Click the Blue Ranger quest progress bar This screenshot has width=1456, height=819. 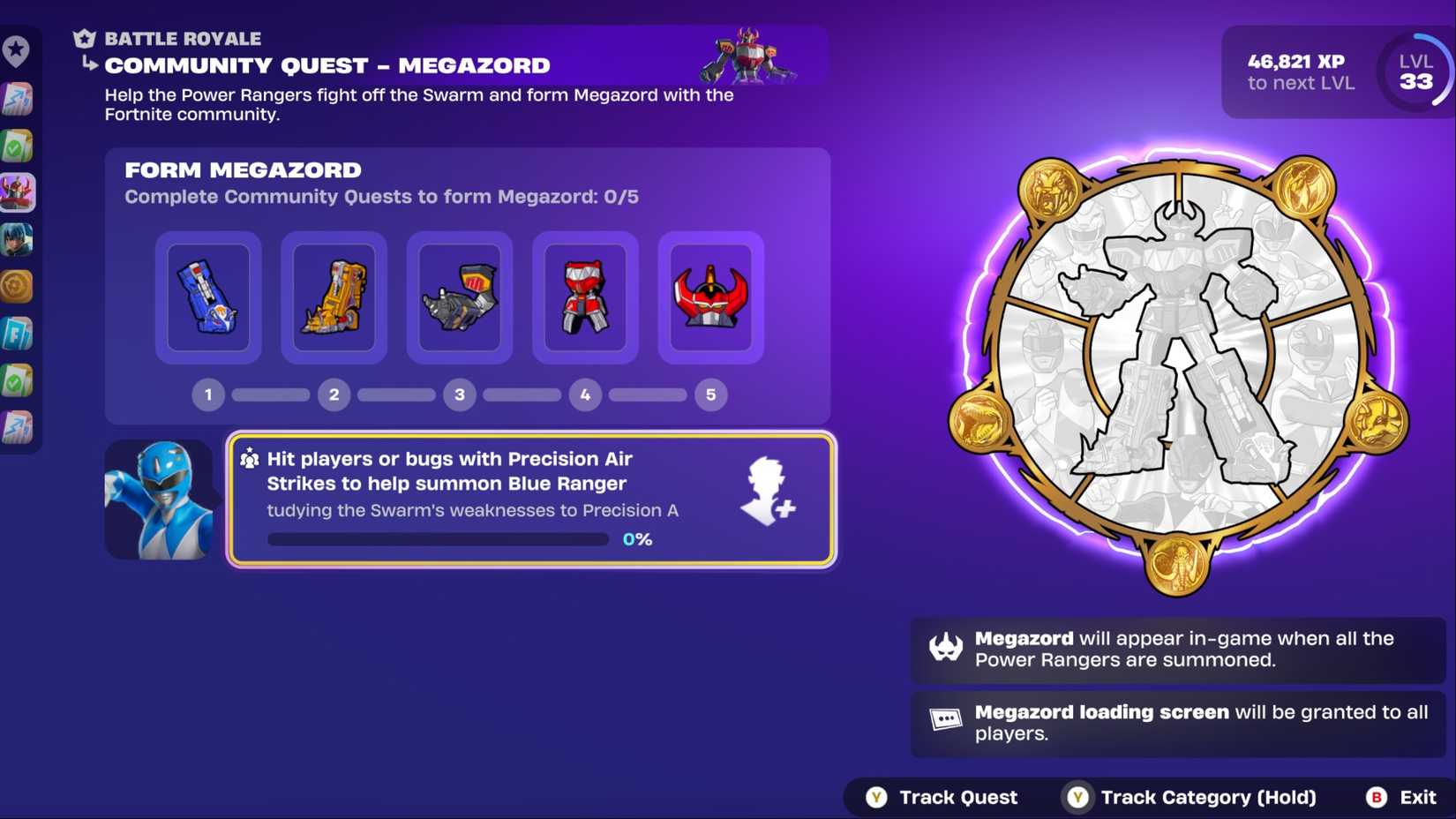pos(439,538)
